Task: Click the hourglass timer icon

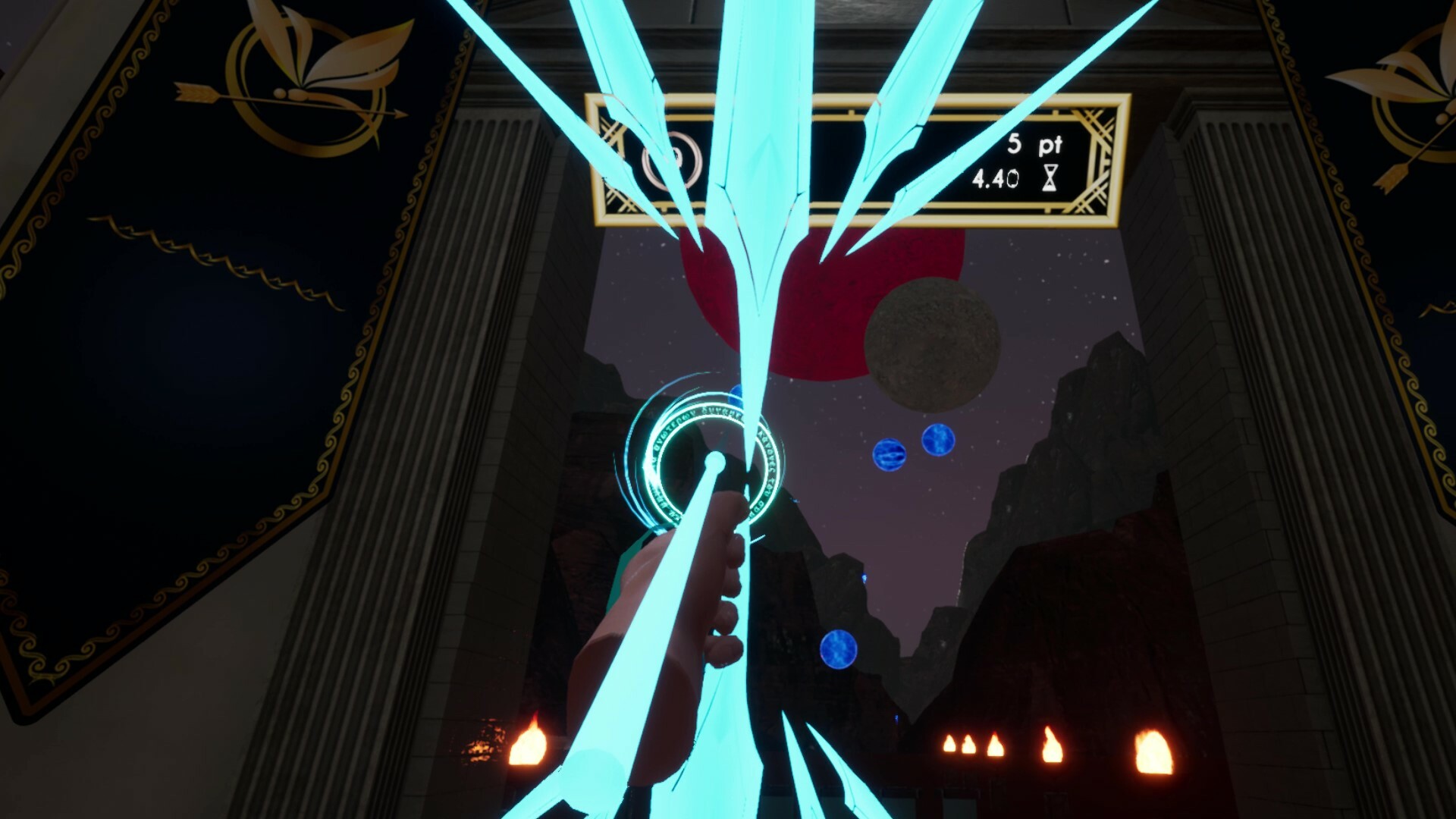Action: coord(1049,177)
